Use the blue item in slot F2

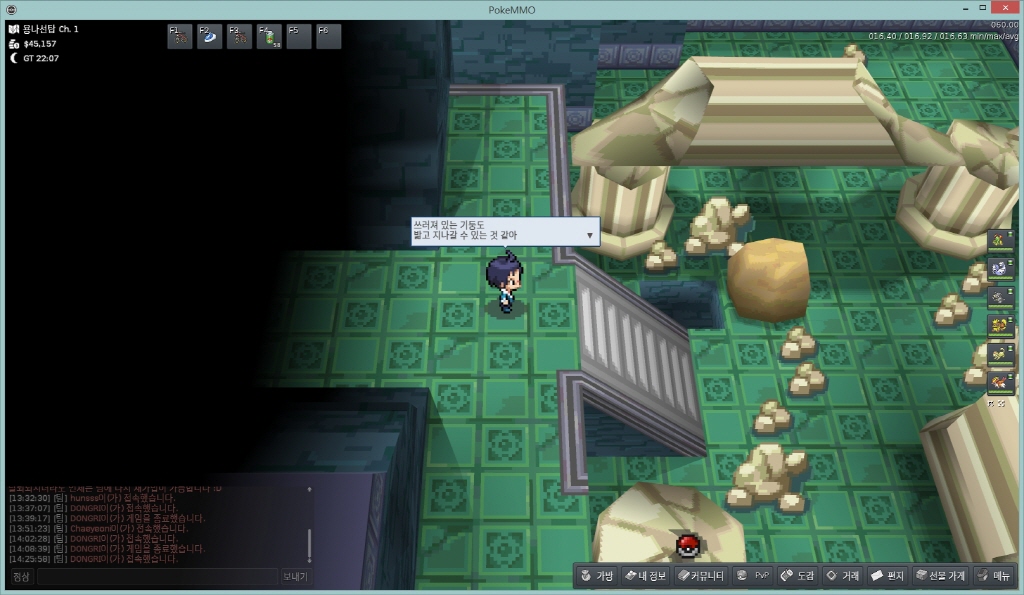(x=210, y=37)
